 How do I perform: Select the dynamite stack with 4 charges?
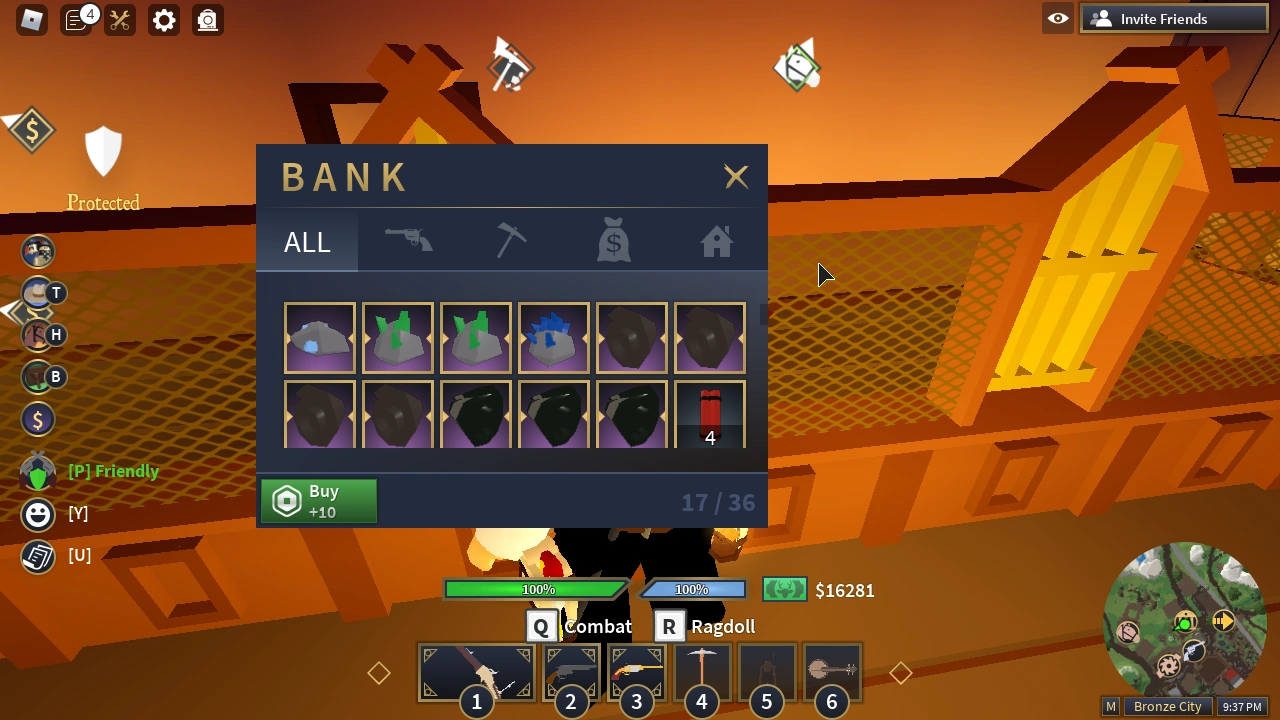(710, 414)
